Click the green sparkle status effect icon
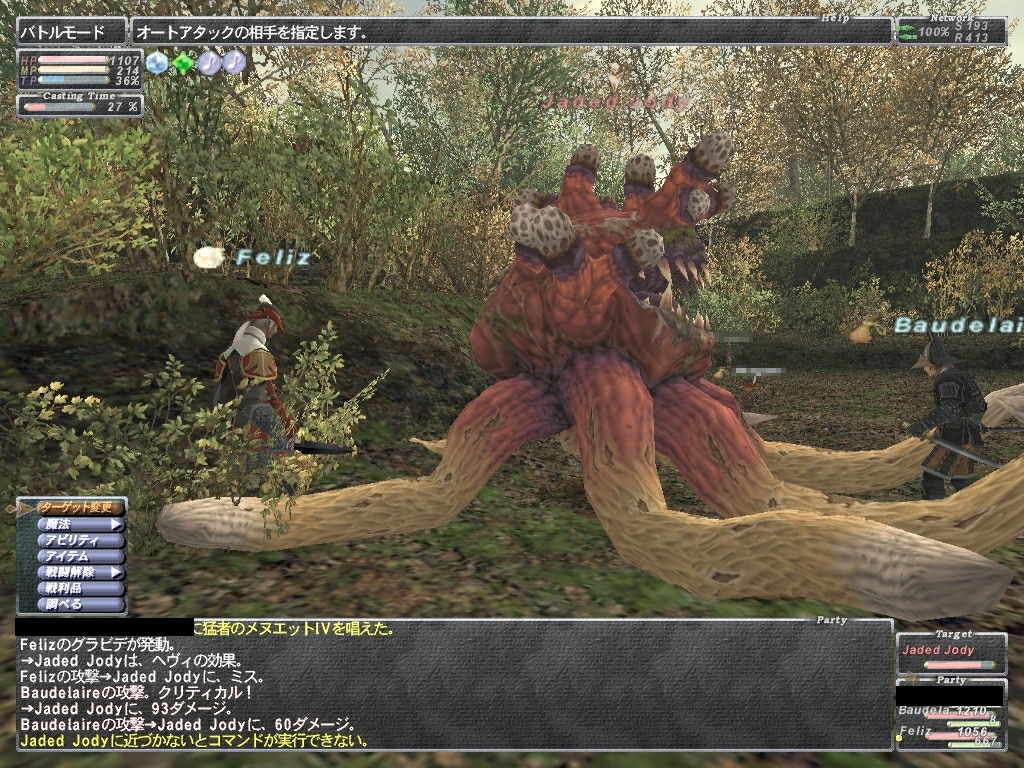The image size is (1024, 768). (183, 63)
